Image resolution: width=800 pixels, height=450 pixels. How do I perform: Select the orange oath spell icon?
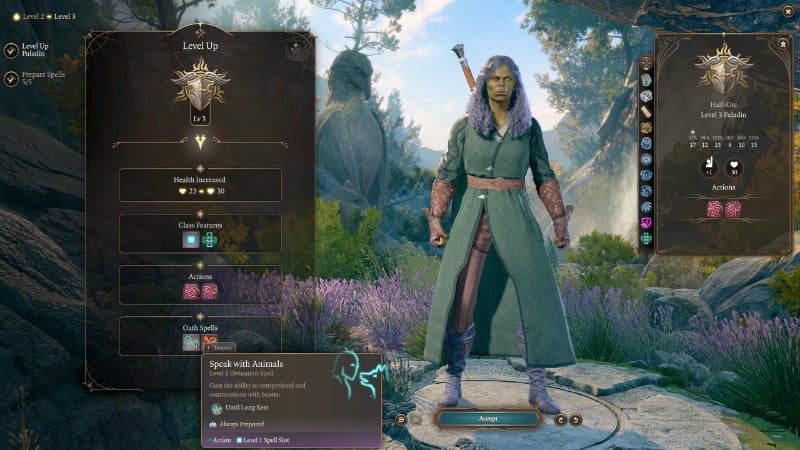coord(211,342)
